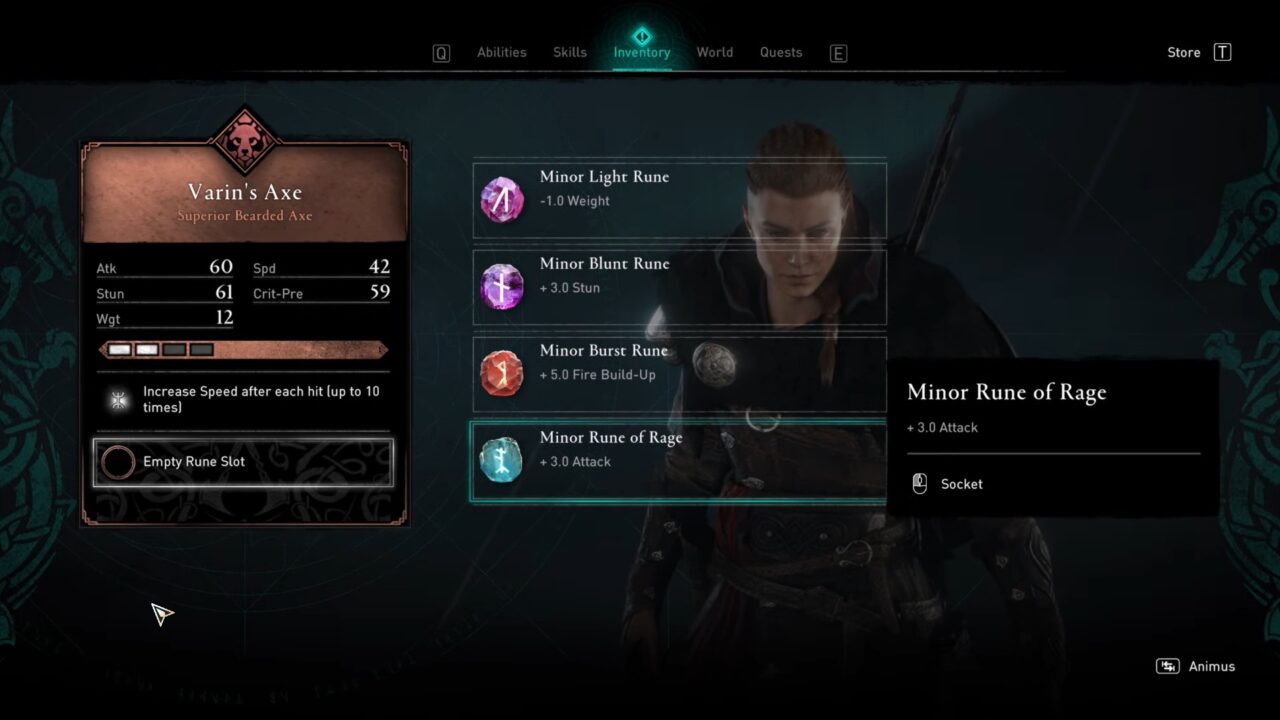Select the Minor Rune of Rage list entry

(x=679, y=460)
